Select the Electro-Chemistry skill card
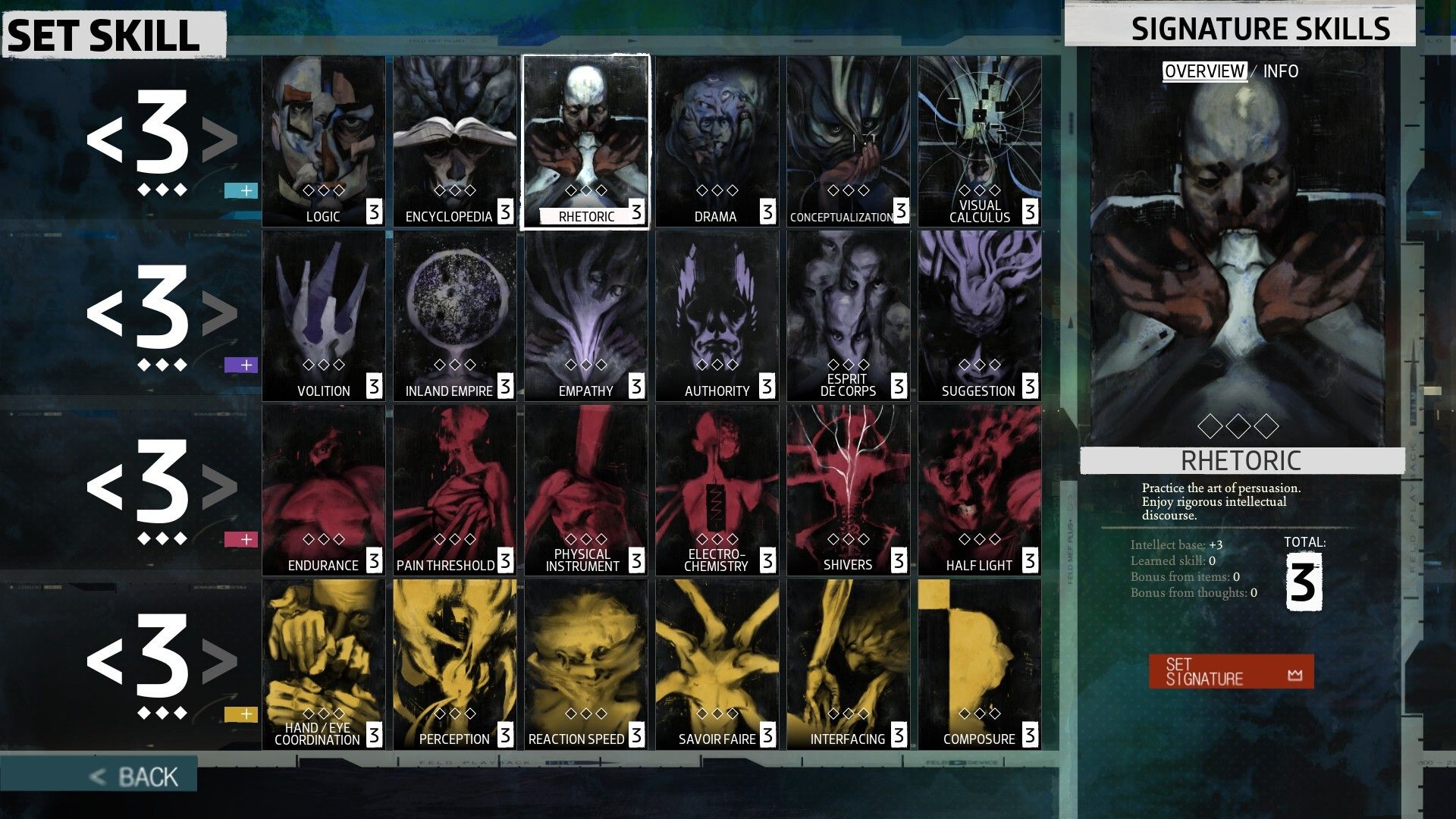 click(717, 490)
